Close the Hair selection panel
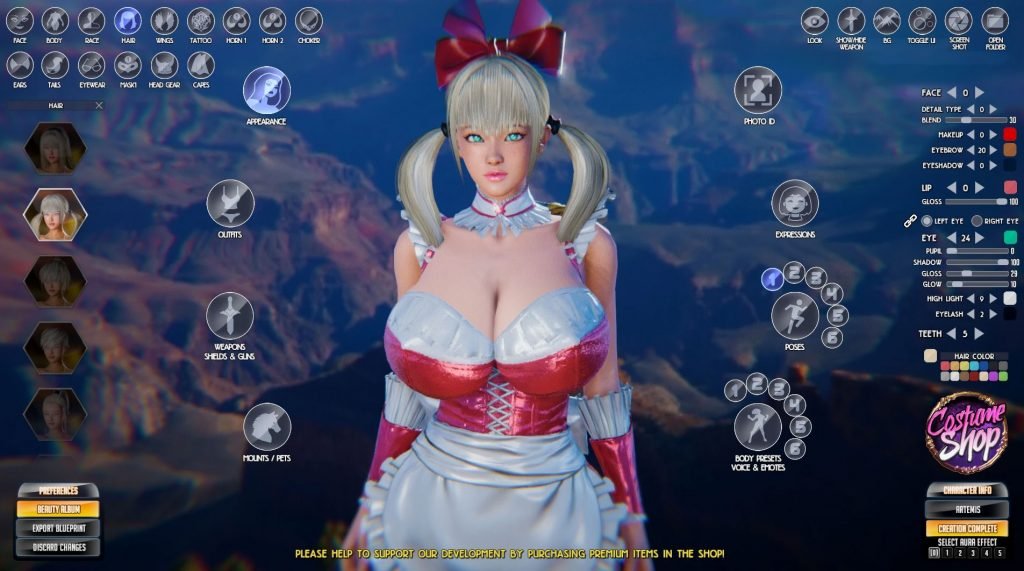This screenshot has height=571, width=1024. (99, 105)
